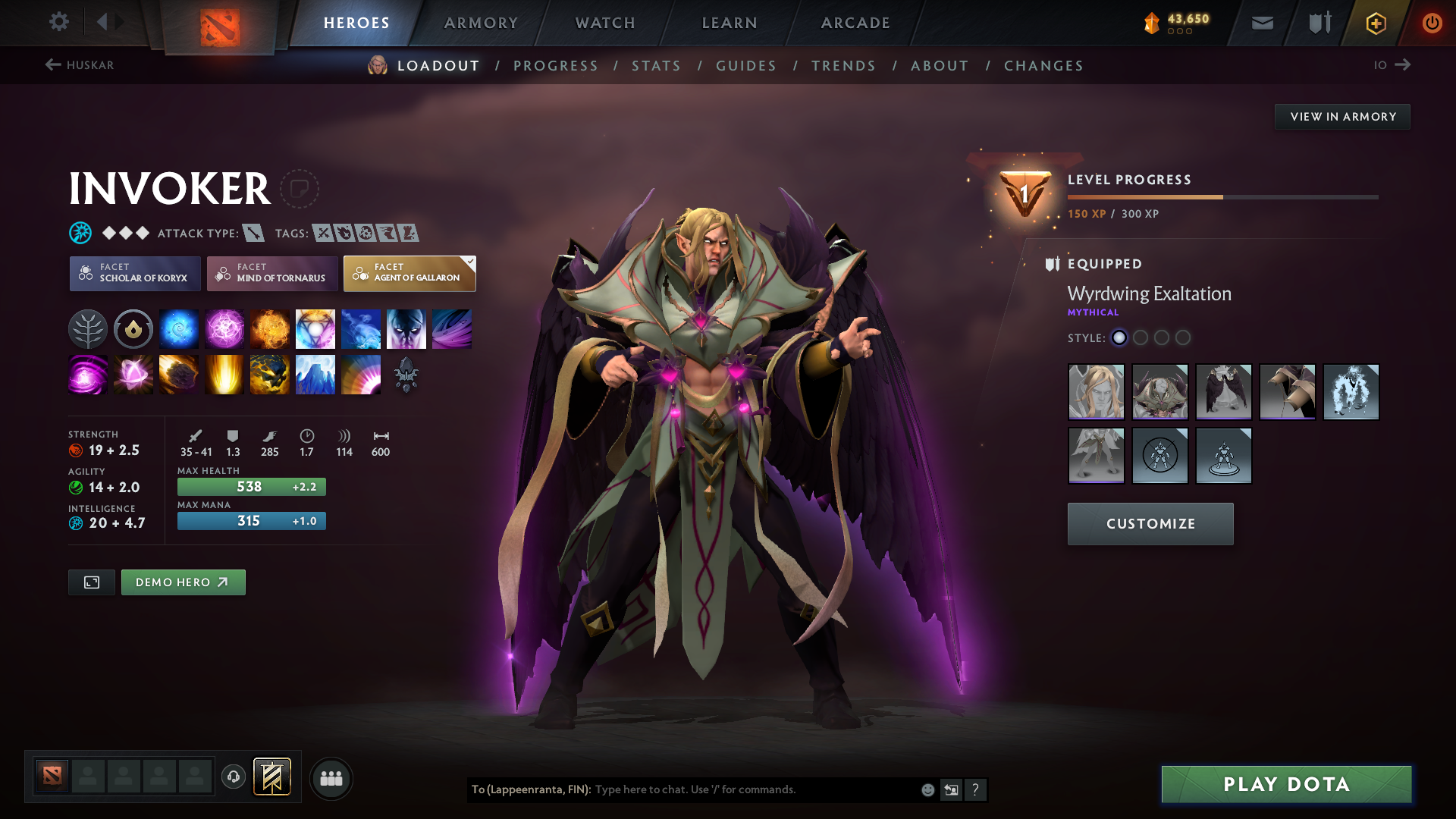Select the second style radio button
The image size is (1456, 819).
(1141, 338)
